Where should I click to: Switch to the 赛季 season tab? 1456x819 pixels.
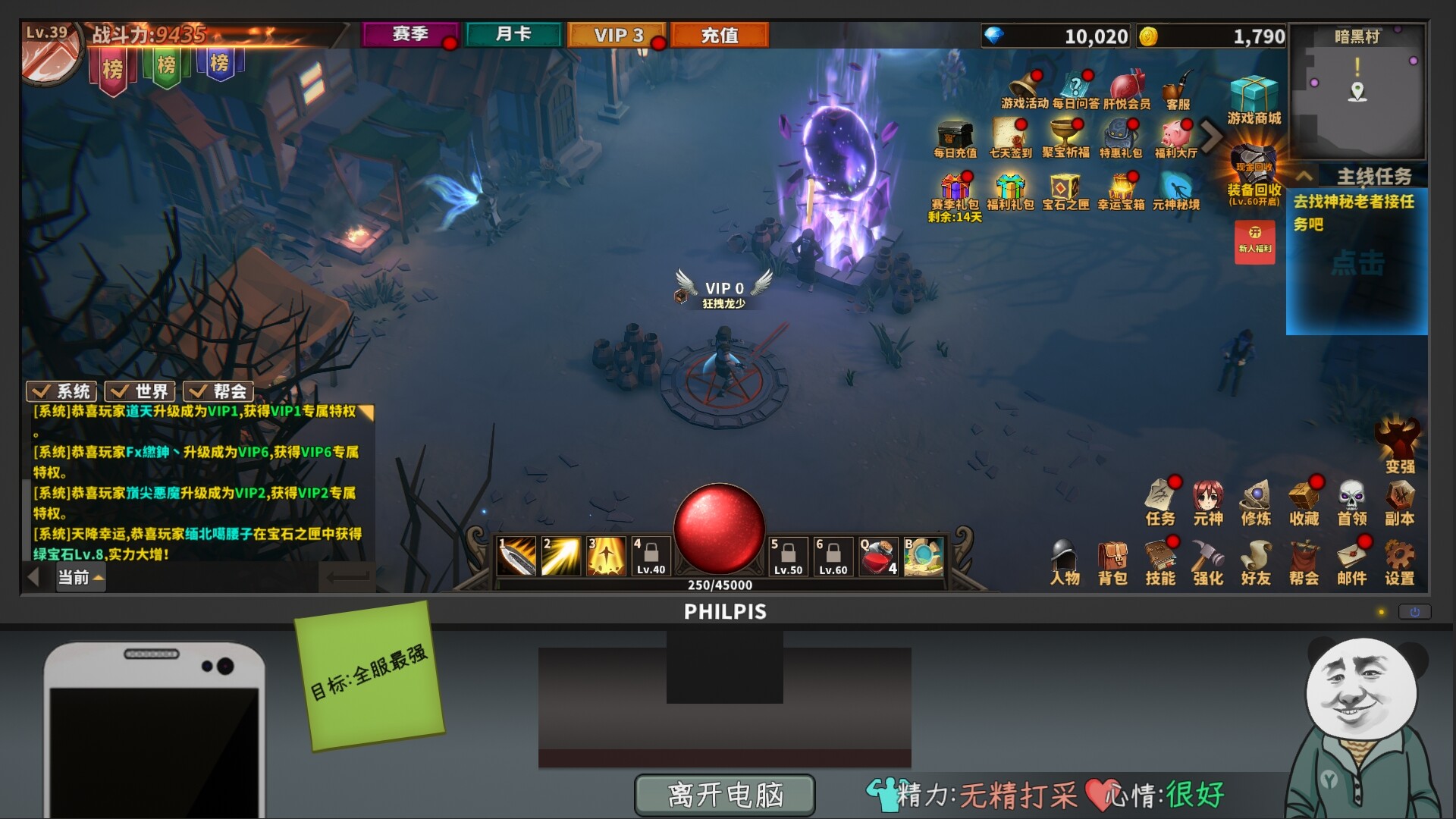411,33
